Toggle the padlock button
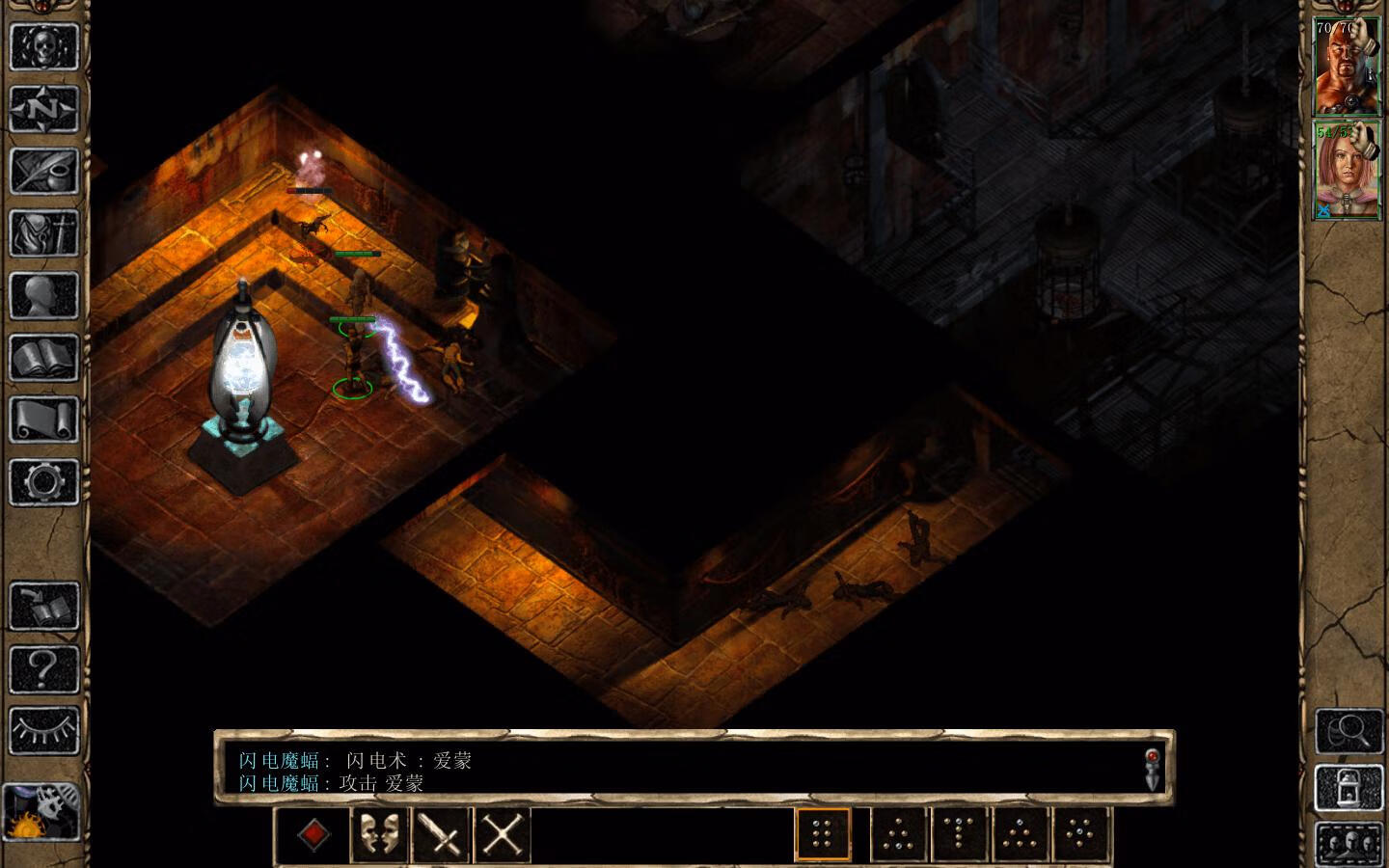Image resolution: width=1389 pixels, height=868 pixels. 1348,786
